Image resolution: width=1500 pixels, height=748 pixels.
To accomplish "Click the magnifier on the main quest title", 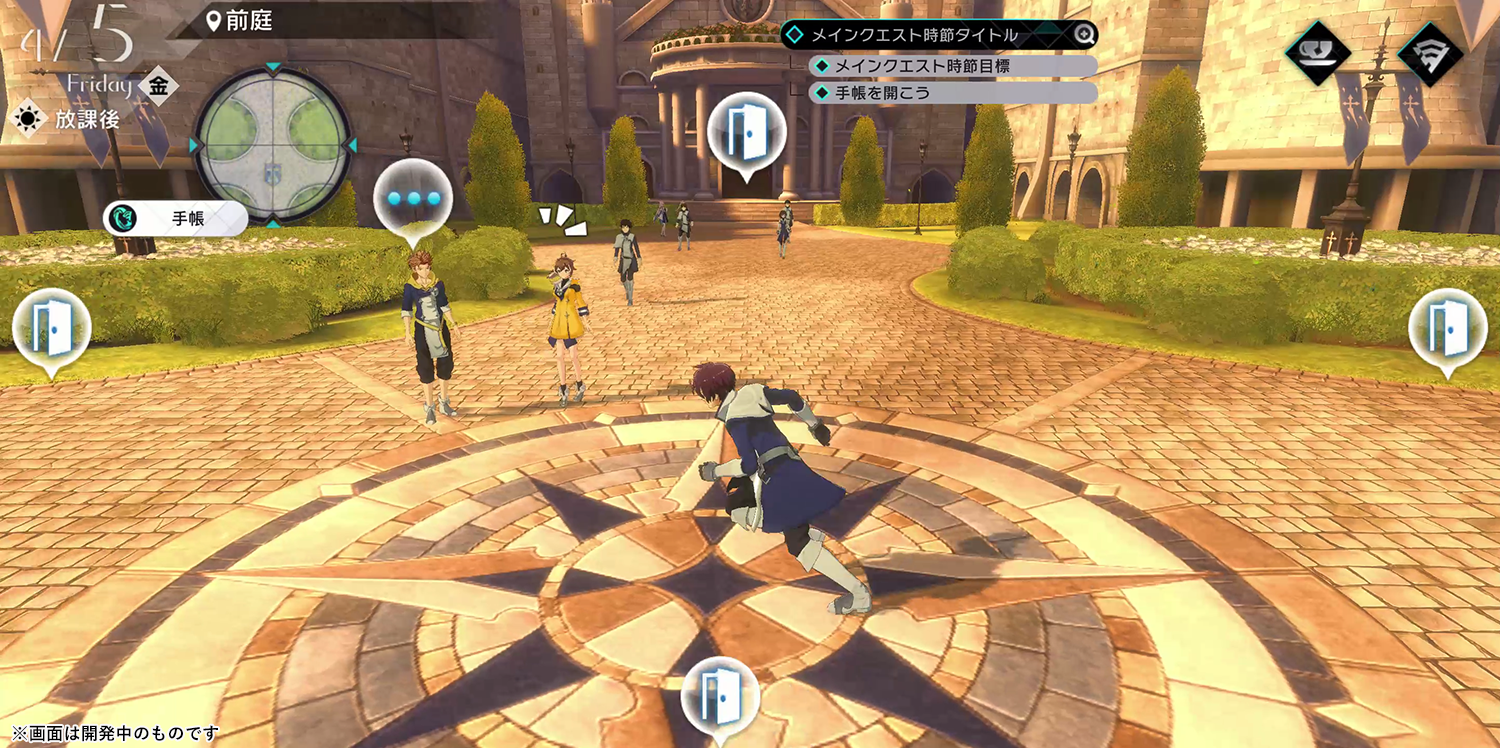I will (x=1085, y=35).
